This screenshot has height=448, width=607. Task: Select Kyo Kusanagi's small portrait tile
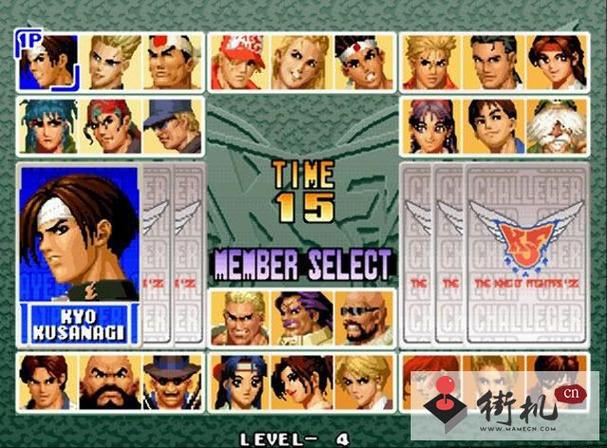47,62
